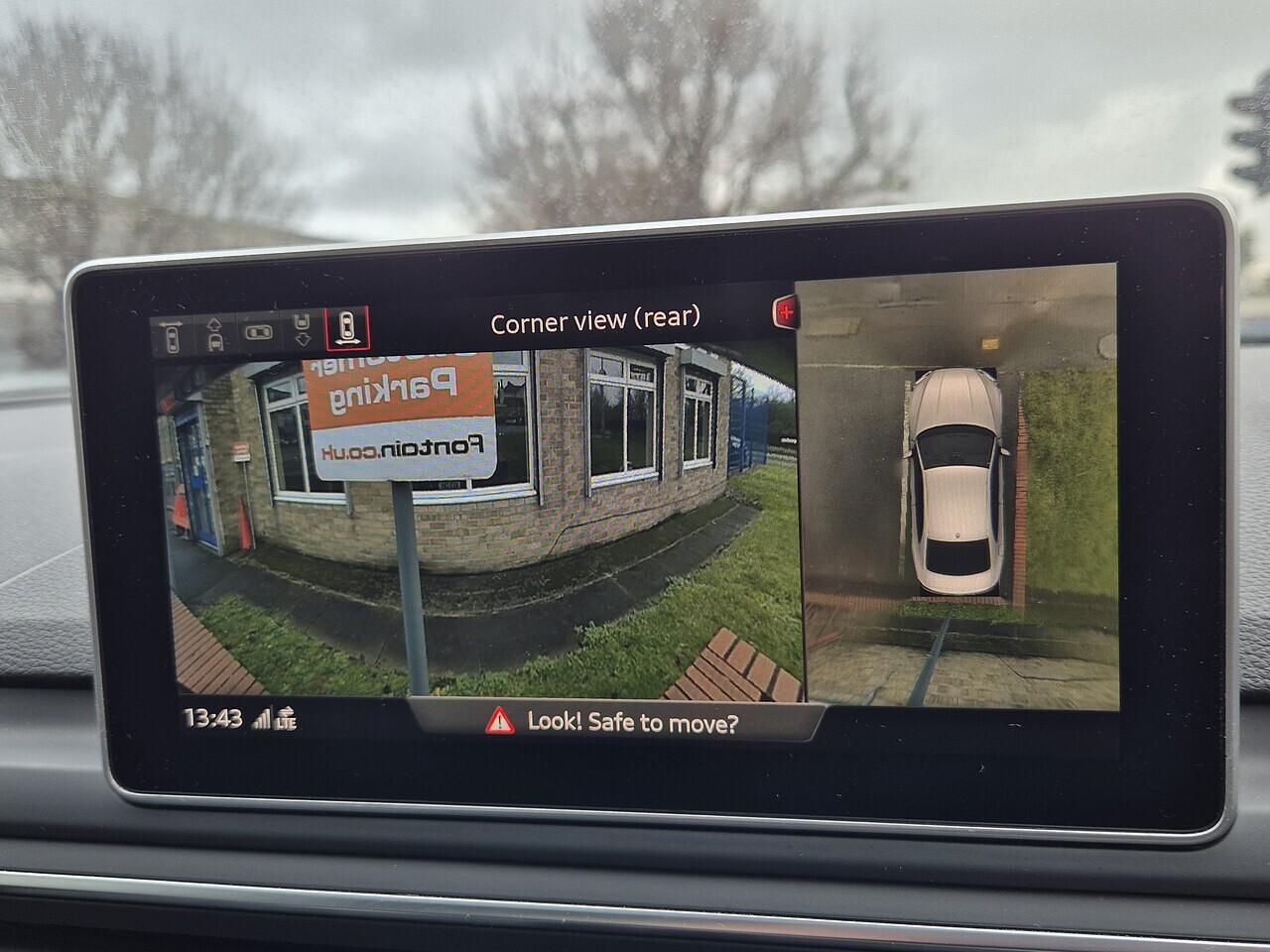Choose the top-down surround view icon
The height and width of the screenshot is (952, 1270).
258,332
